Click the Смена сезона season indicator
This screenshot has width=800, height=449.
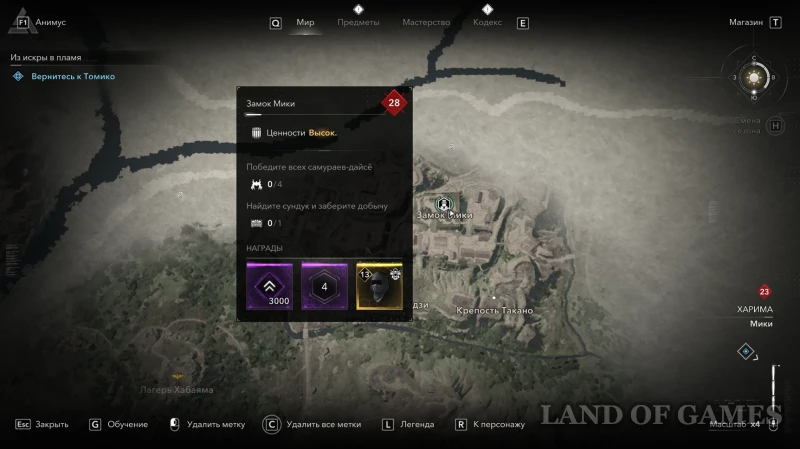click(749, 125)
